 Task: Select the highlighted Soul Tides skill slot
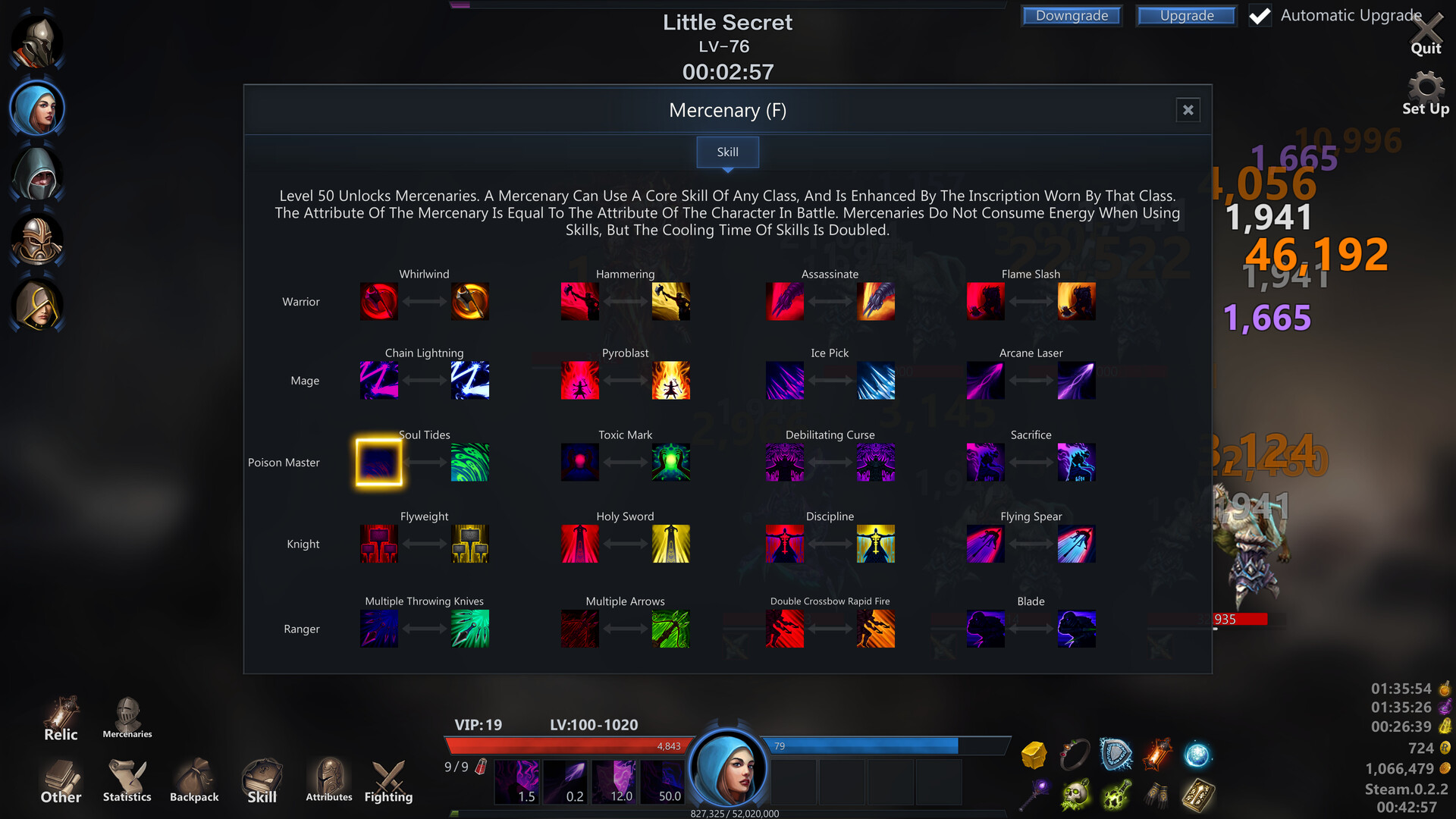pyautogui.click(x=379, y=462)
